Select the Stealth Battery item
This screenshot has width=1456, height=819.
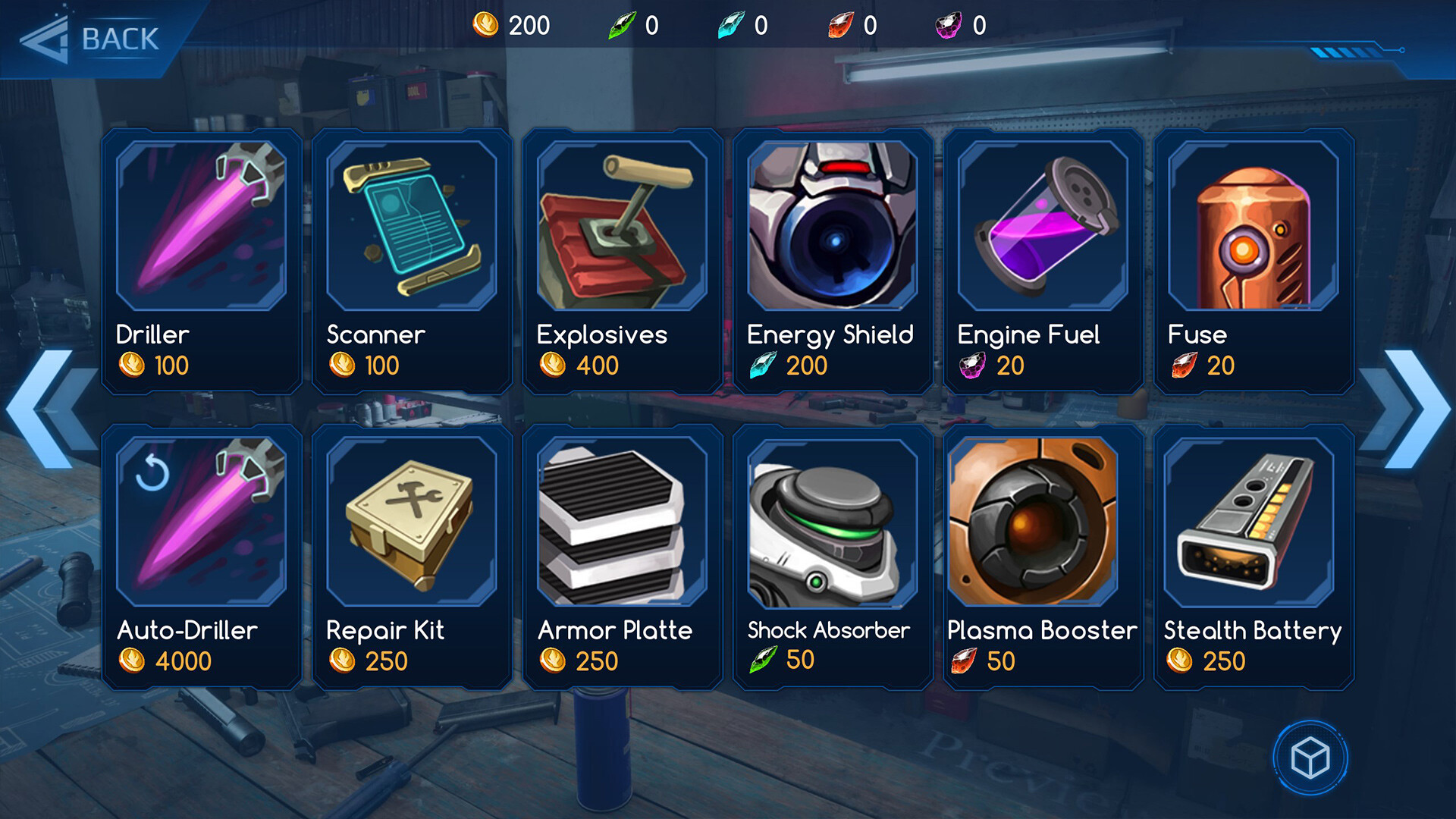click(x=1254, y=556)
